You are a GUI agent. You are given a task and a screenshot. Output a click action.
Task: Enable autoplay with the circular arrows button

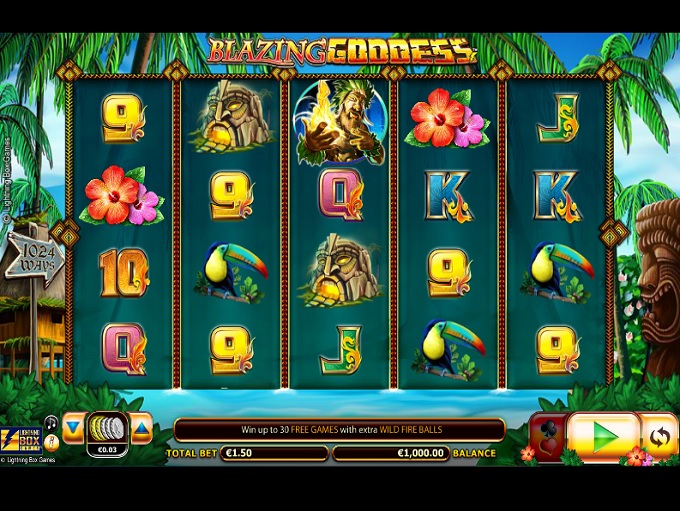(x=658, y=436)
